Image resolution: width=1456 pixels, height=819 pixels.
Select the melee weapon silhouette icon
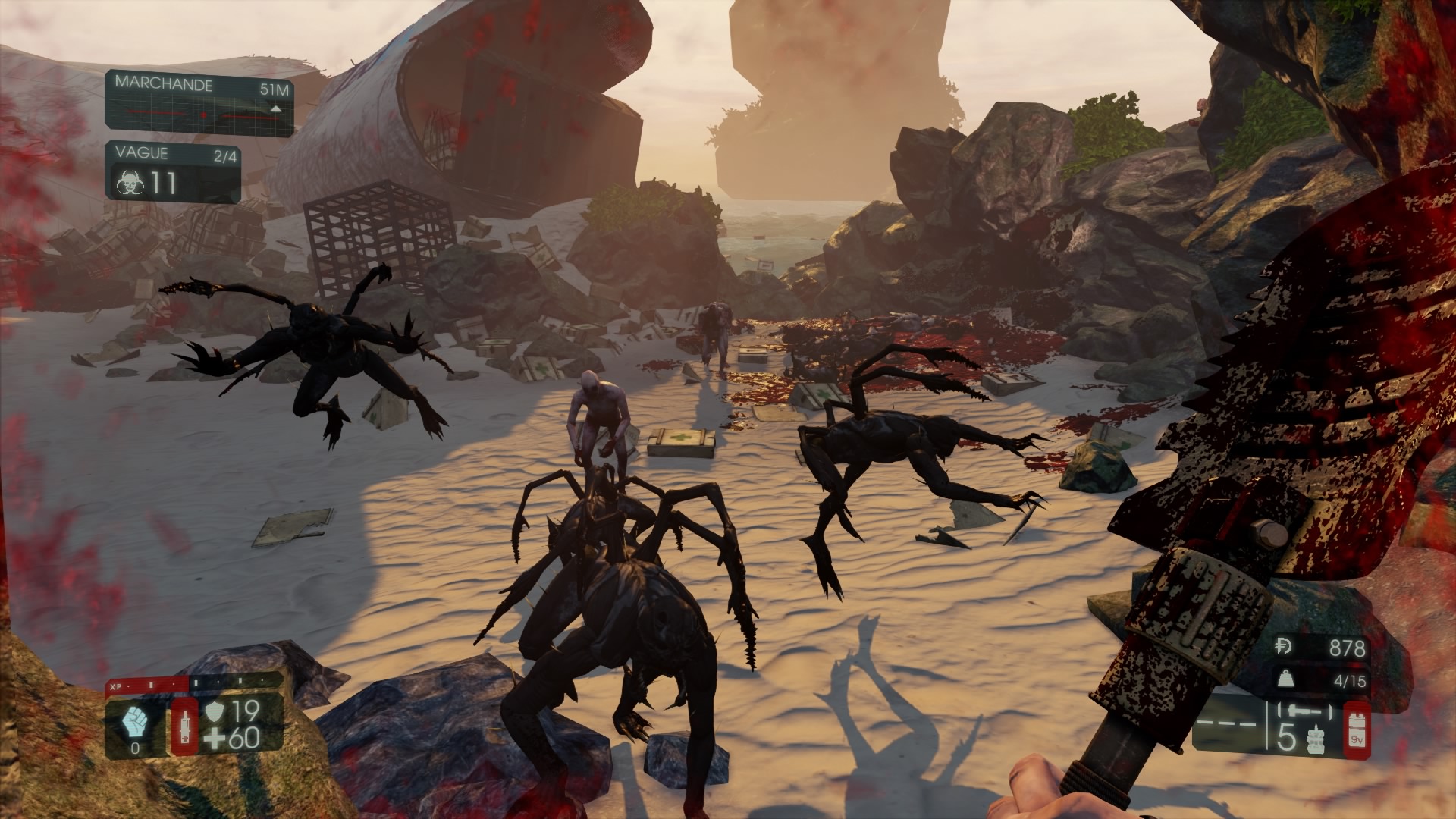1304,713
